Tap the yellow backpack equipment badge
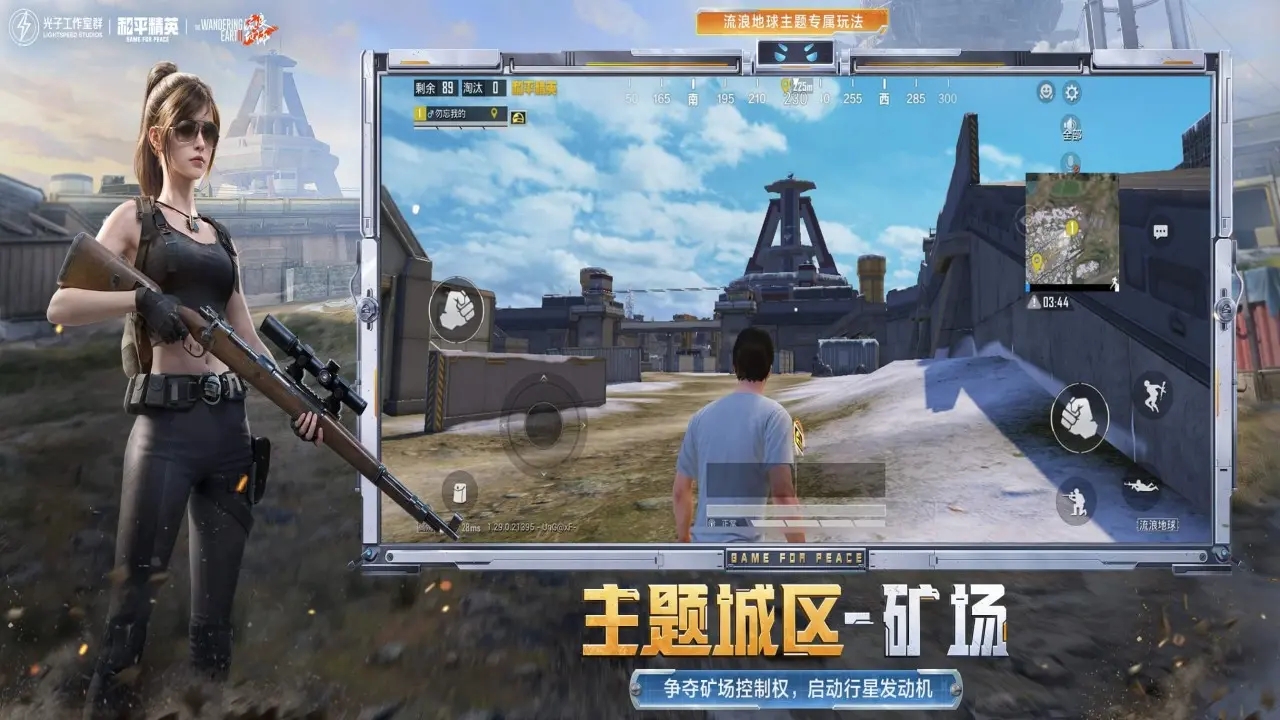This screenshot has width=1280, height=720. 519,116
